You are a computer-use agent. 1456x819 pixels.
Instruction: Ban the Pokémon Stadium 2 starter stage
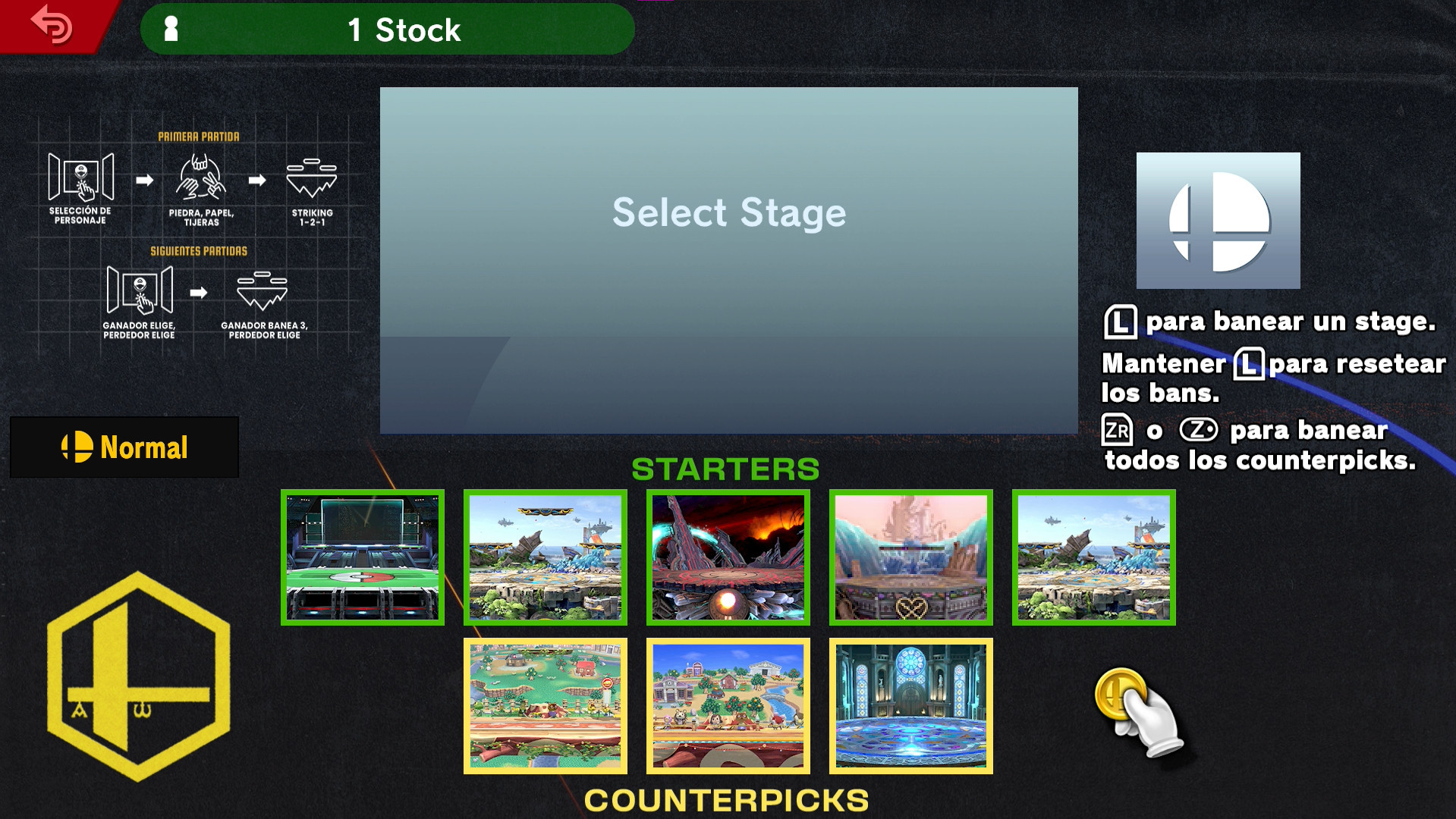click(362, 558)
